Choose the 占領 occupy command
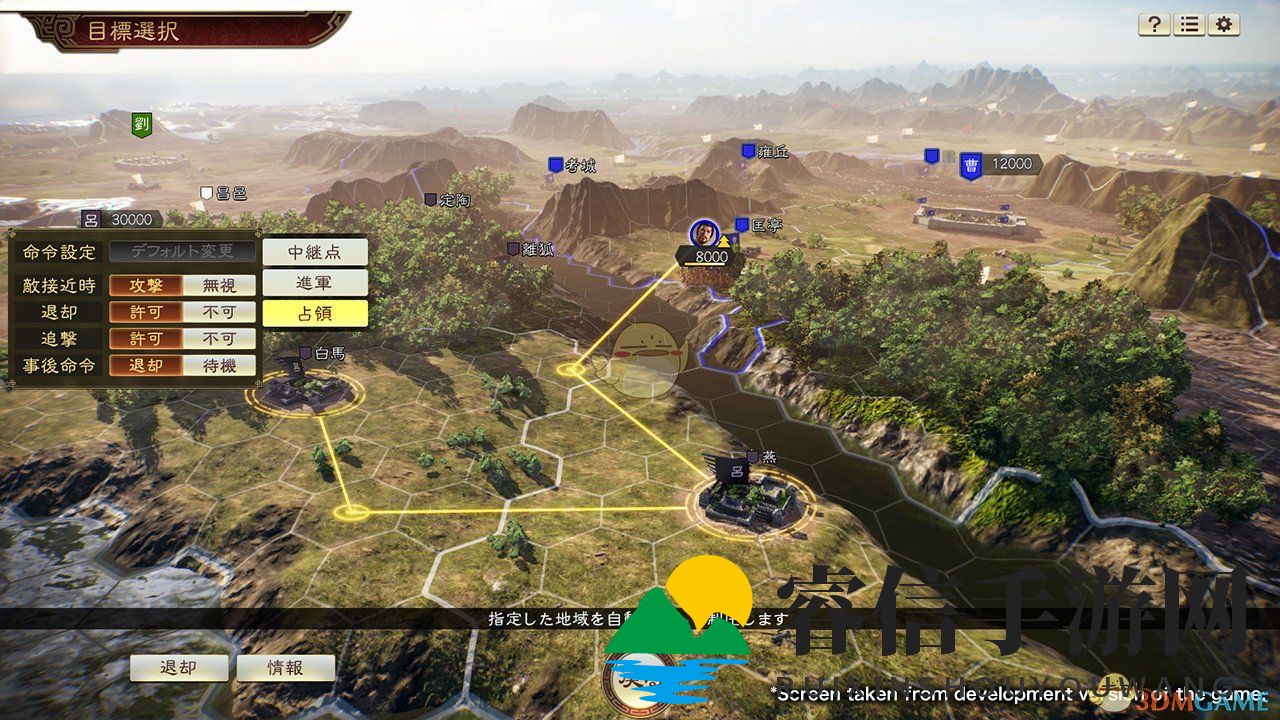The width and height of the screenshot is (1280, 720). [x=315, y=313]
